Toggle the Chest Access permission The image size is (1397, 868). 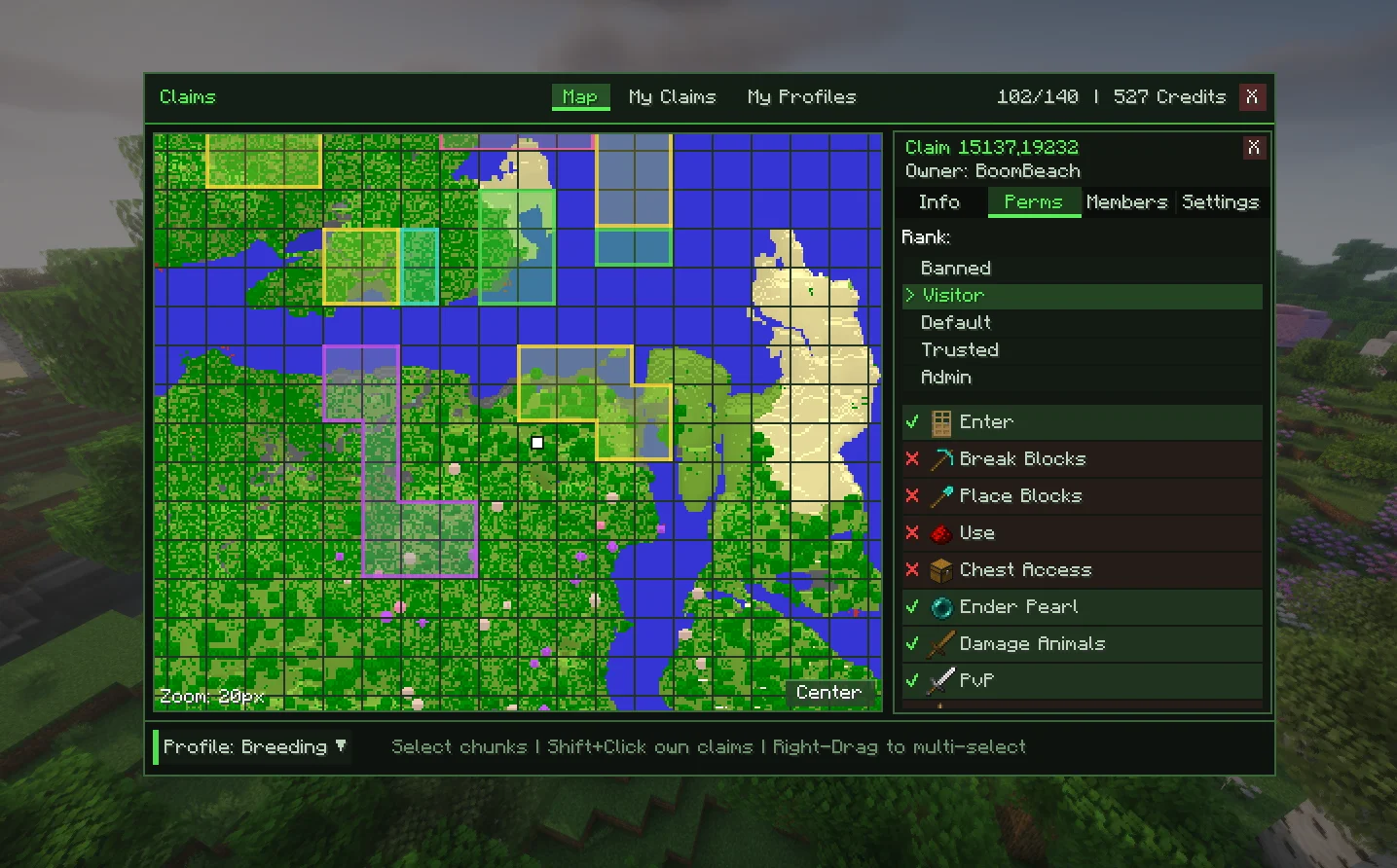[x=1082, y=569]
